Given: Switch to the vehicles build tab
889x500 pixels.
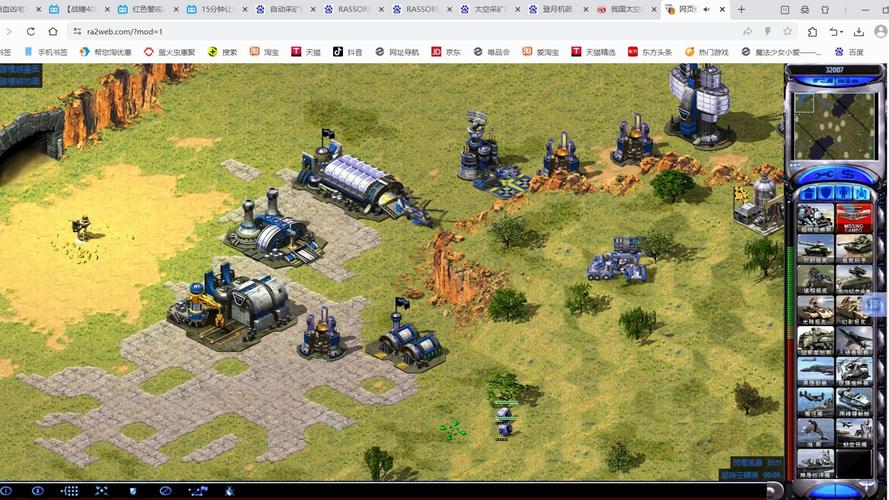Looking at the screenshot, I should pyautogui.click(x=863, y=193).
